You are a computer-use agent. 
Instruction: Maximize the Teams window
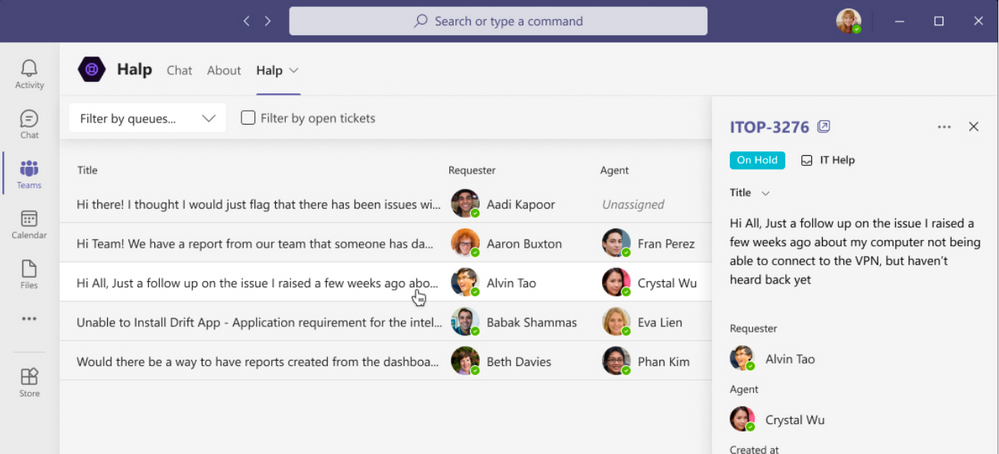pos(939,21)
